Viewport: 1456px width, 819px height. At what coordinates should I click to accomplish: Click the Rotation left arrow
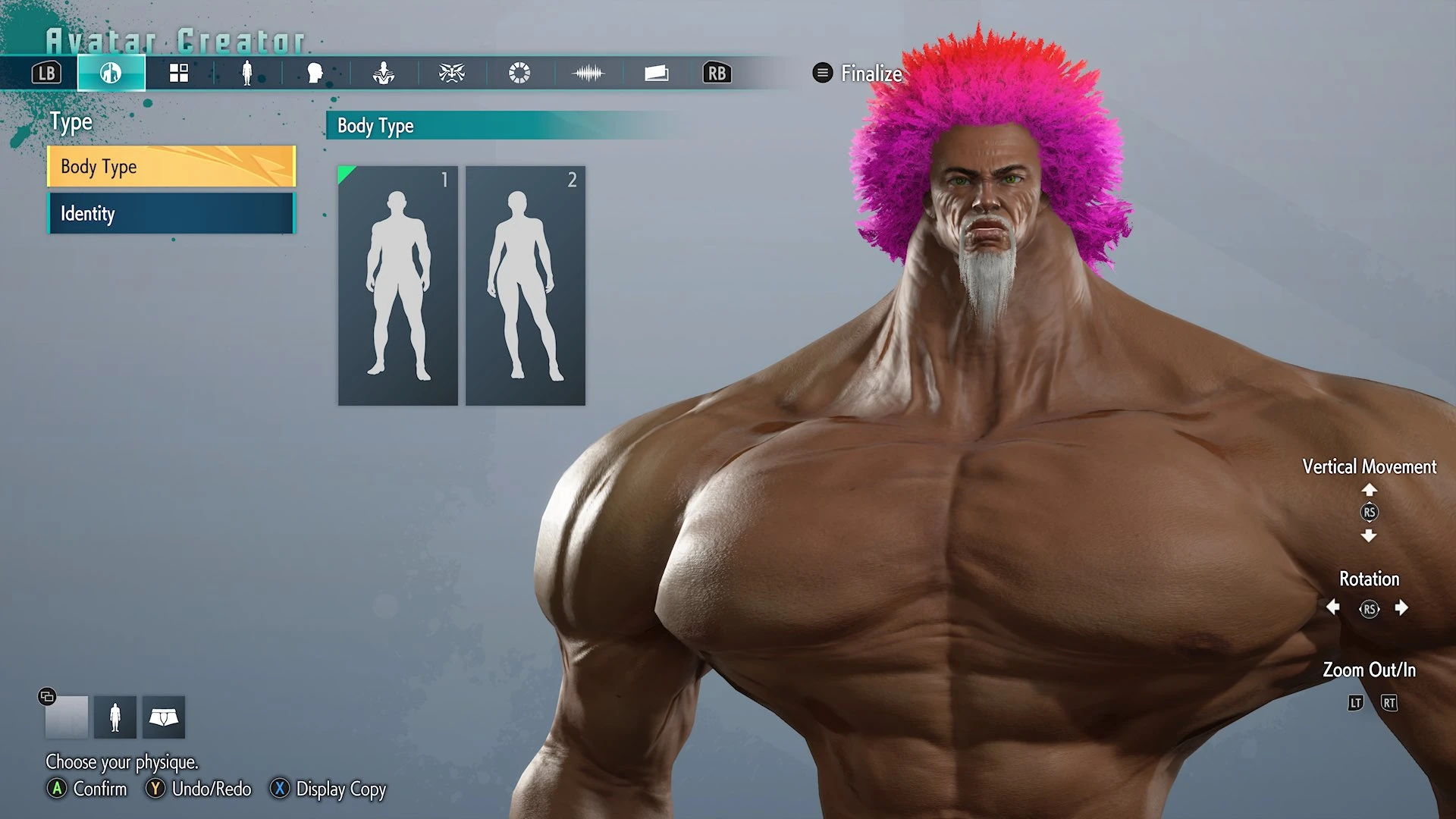pos(1333,607)
